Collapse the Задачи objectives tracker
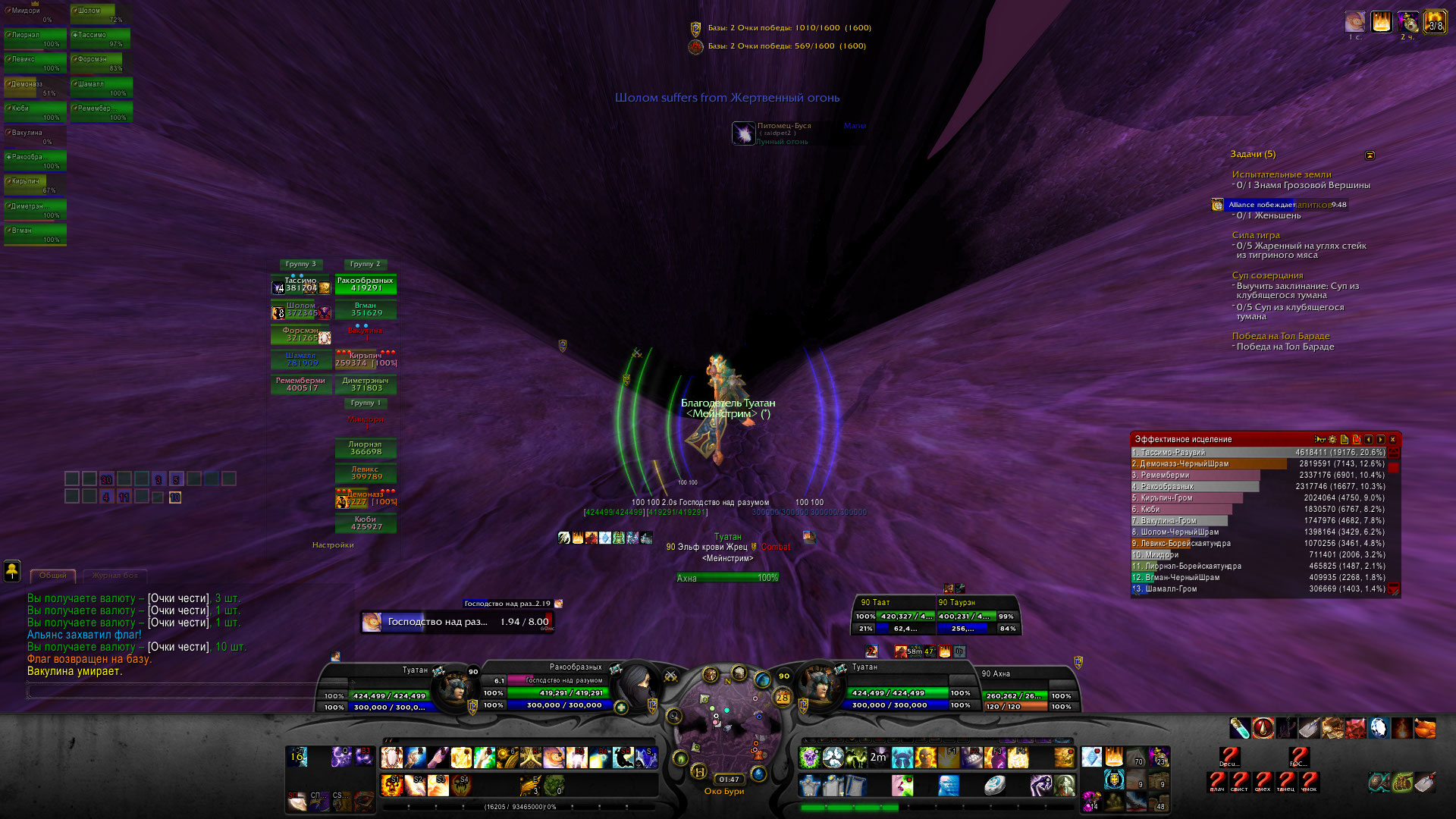This screenshot has height=819, width=1456. (x=1370, y=155)
